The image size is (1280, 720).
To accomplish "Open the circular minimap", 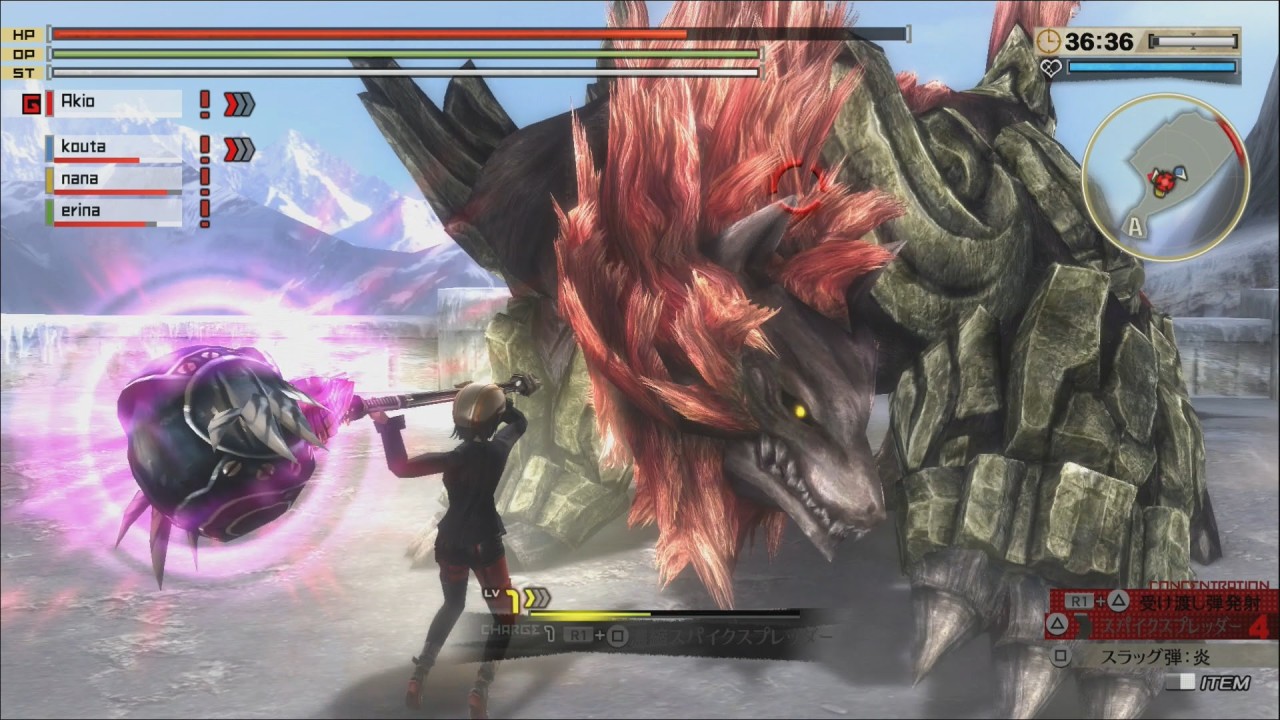I will pyautogui.click(x=1165, y=178).
